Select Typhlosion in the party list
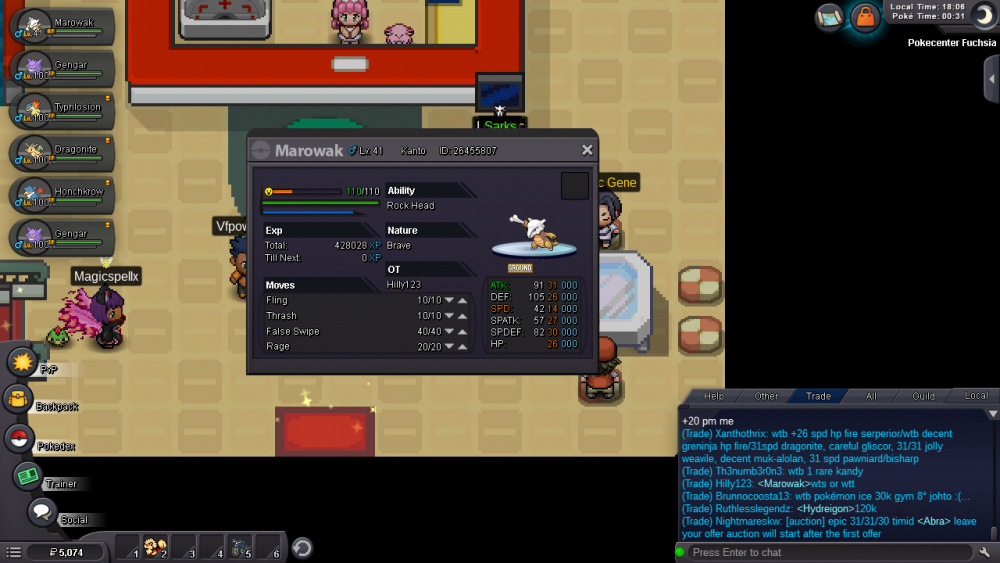The height and width of the screenshot is (563, 1000). click(x=62, y=112)
